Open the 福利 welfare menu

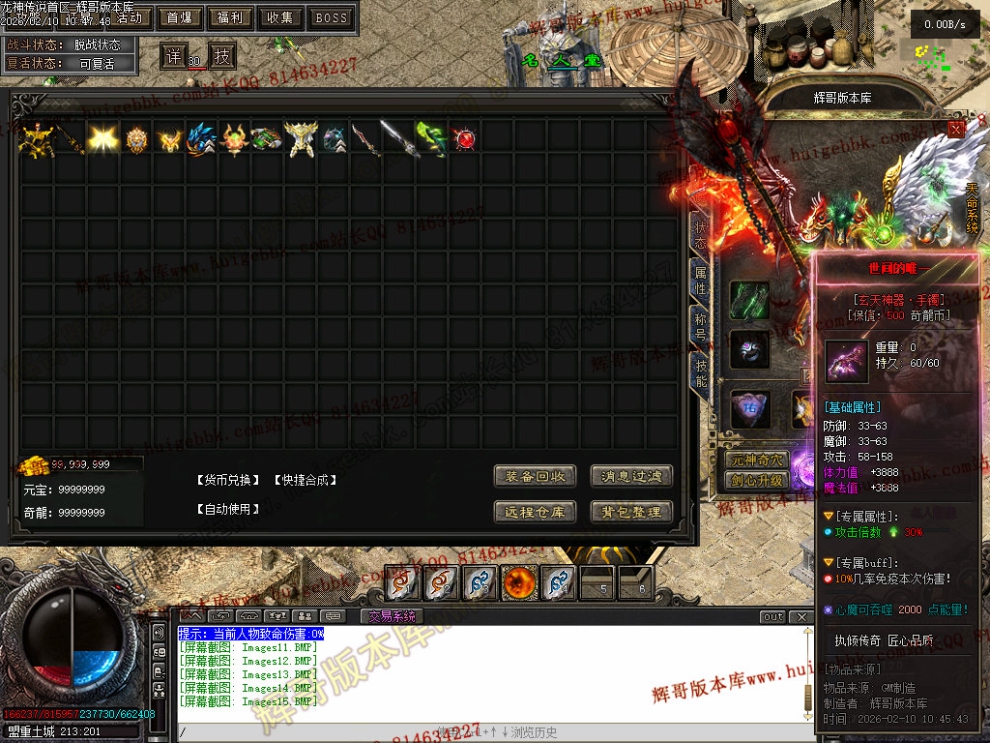point(230,17)
